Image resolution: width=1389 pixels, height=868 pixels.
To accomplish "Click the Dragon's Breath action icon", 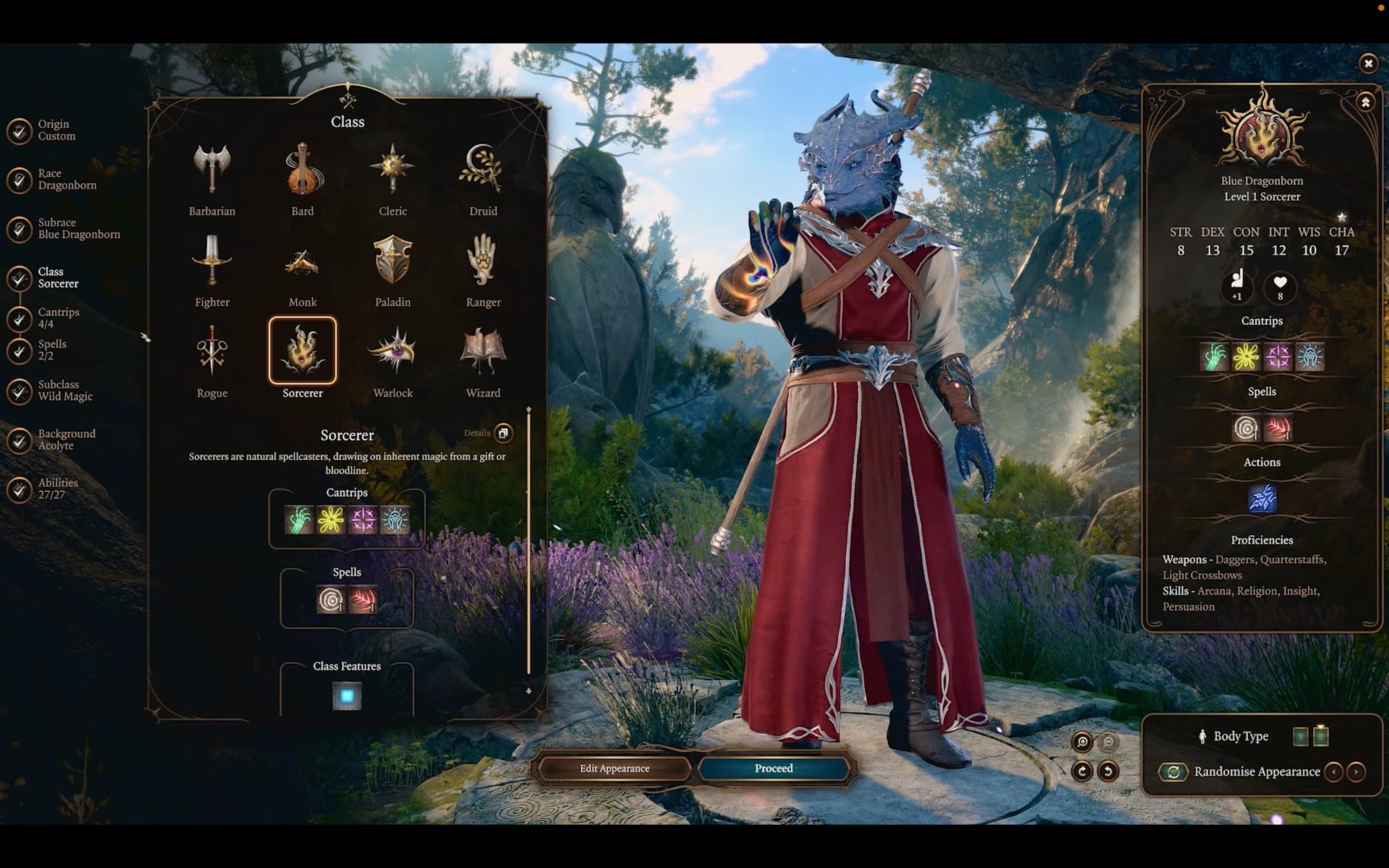I will coord(1262,498).
